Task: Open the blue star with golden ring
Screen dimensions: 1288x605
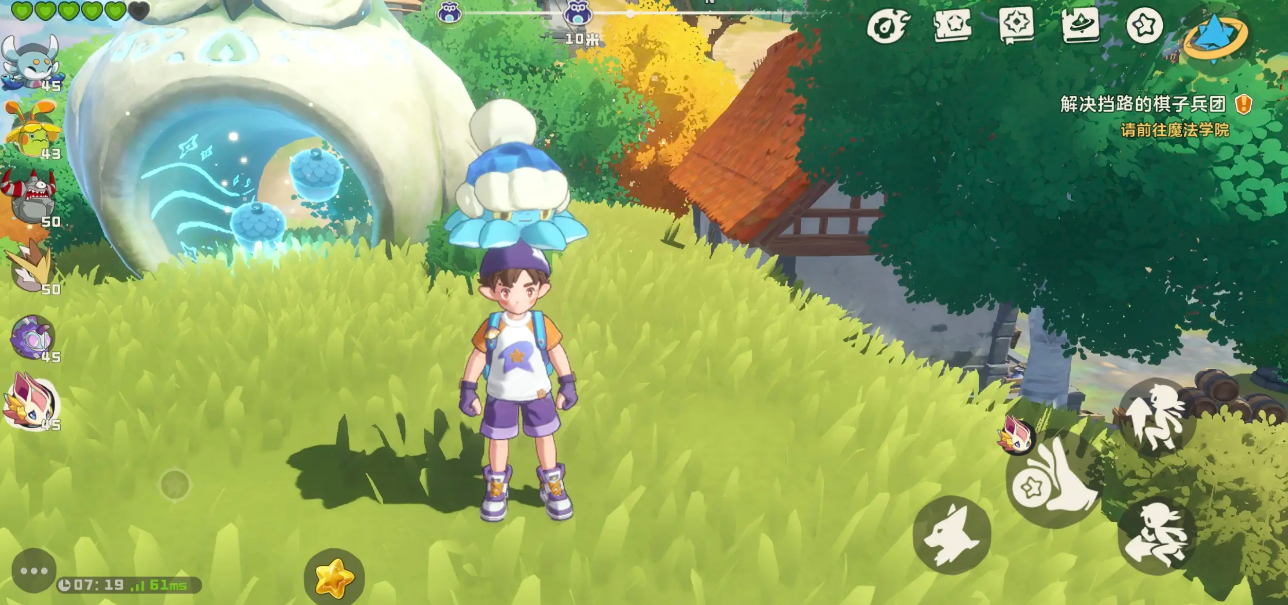Action: coord(1216,36)
